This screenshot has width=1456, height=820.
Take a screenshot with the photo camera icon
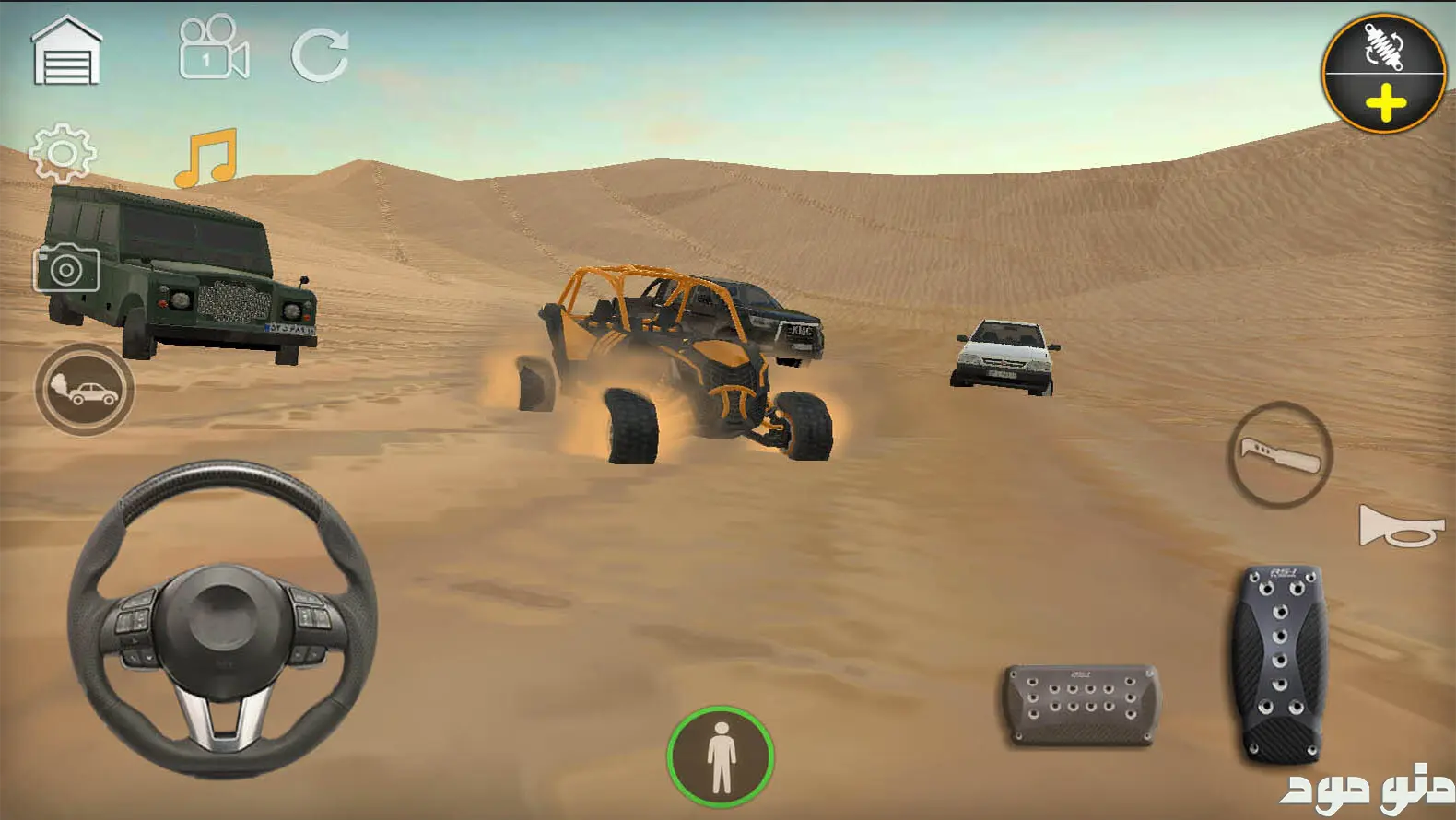point(66,268)
